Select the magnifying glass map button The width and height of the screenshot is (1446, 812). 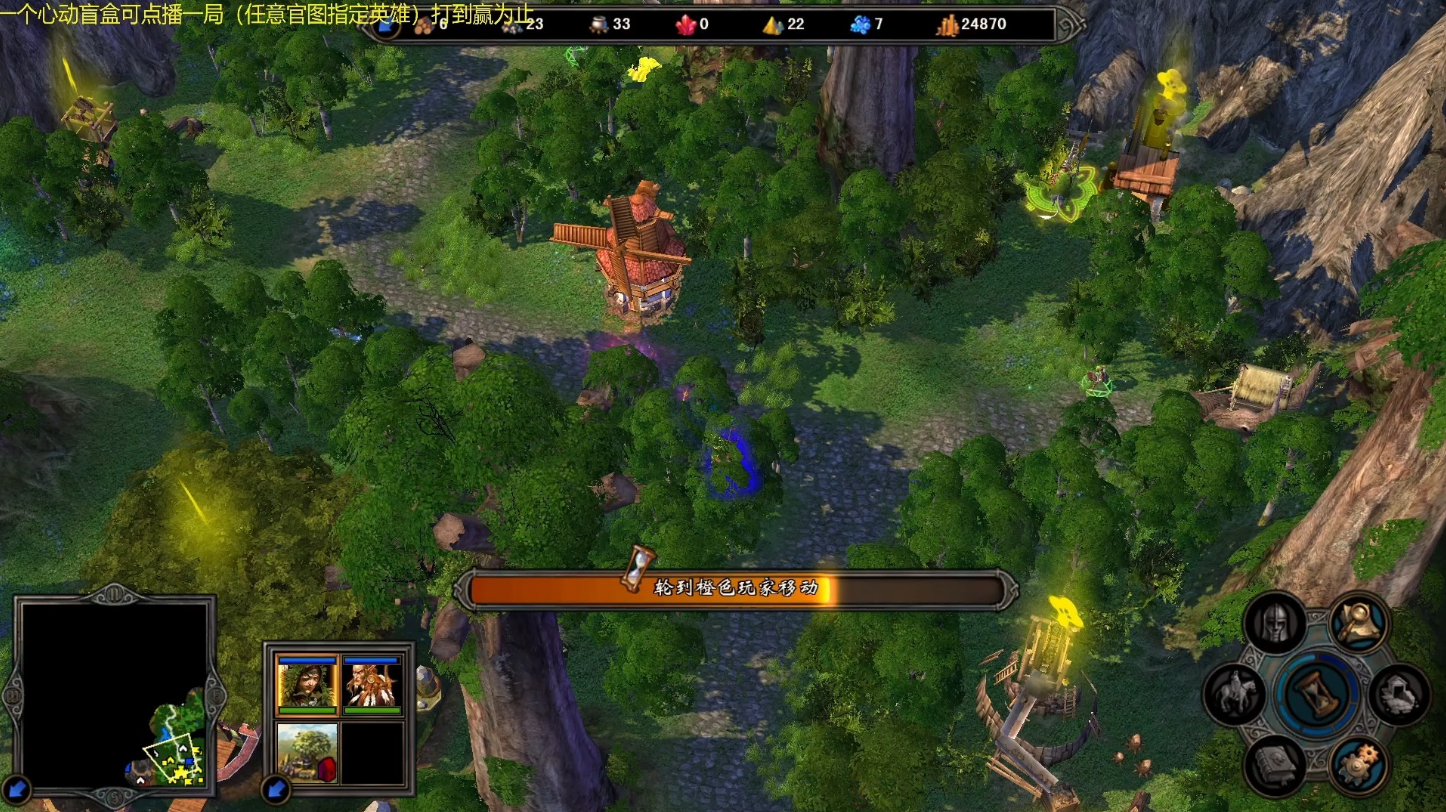tap(1360, 623)
